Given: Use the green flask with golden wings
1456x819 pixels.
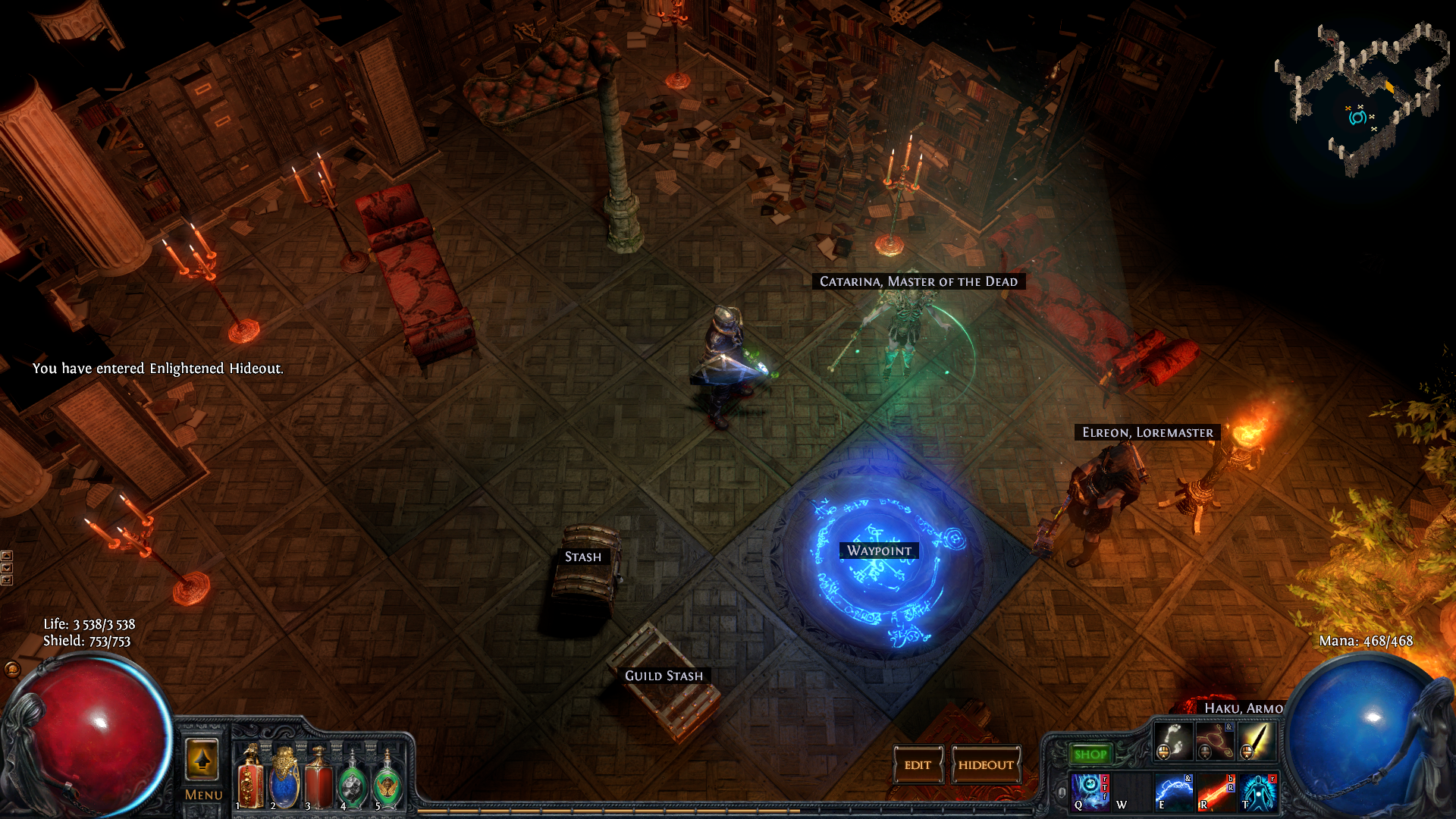Looking at the screenshot, I should (x=388, y=783).
